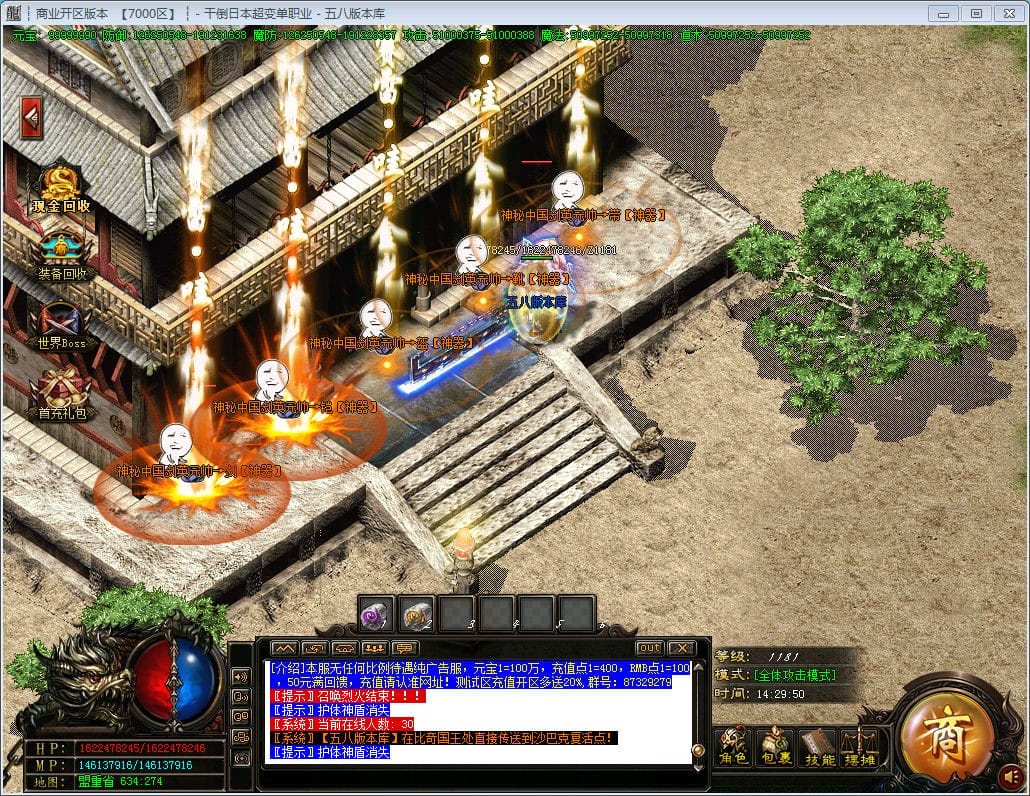
Task: Open the 装备回收 equipment recycle menu
Action: [61, 256]
